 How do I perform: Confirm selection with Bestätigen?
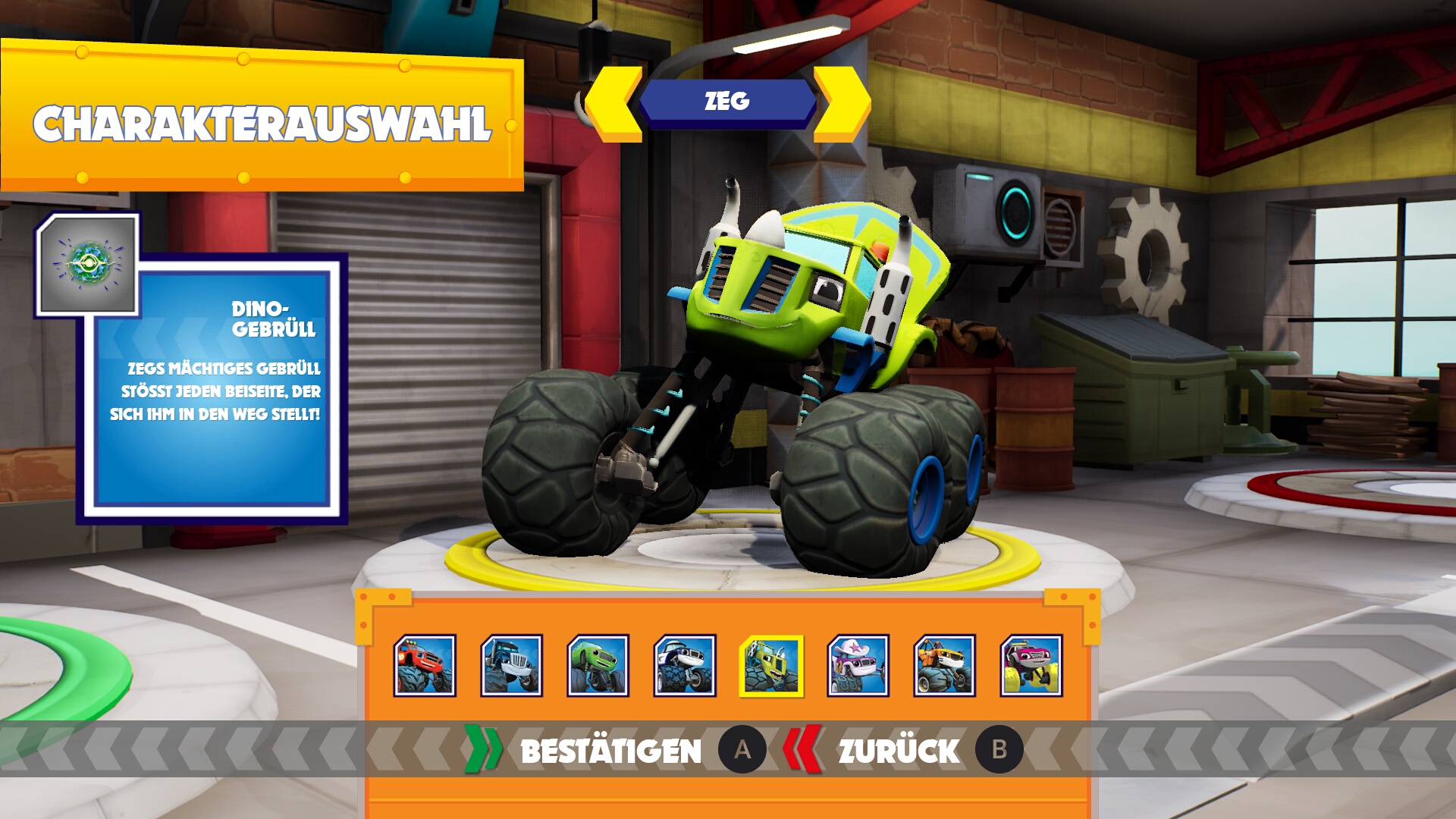[611, 751]
